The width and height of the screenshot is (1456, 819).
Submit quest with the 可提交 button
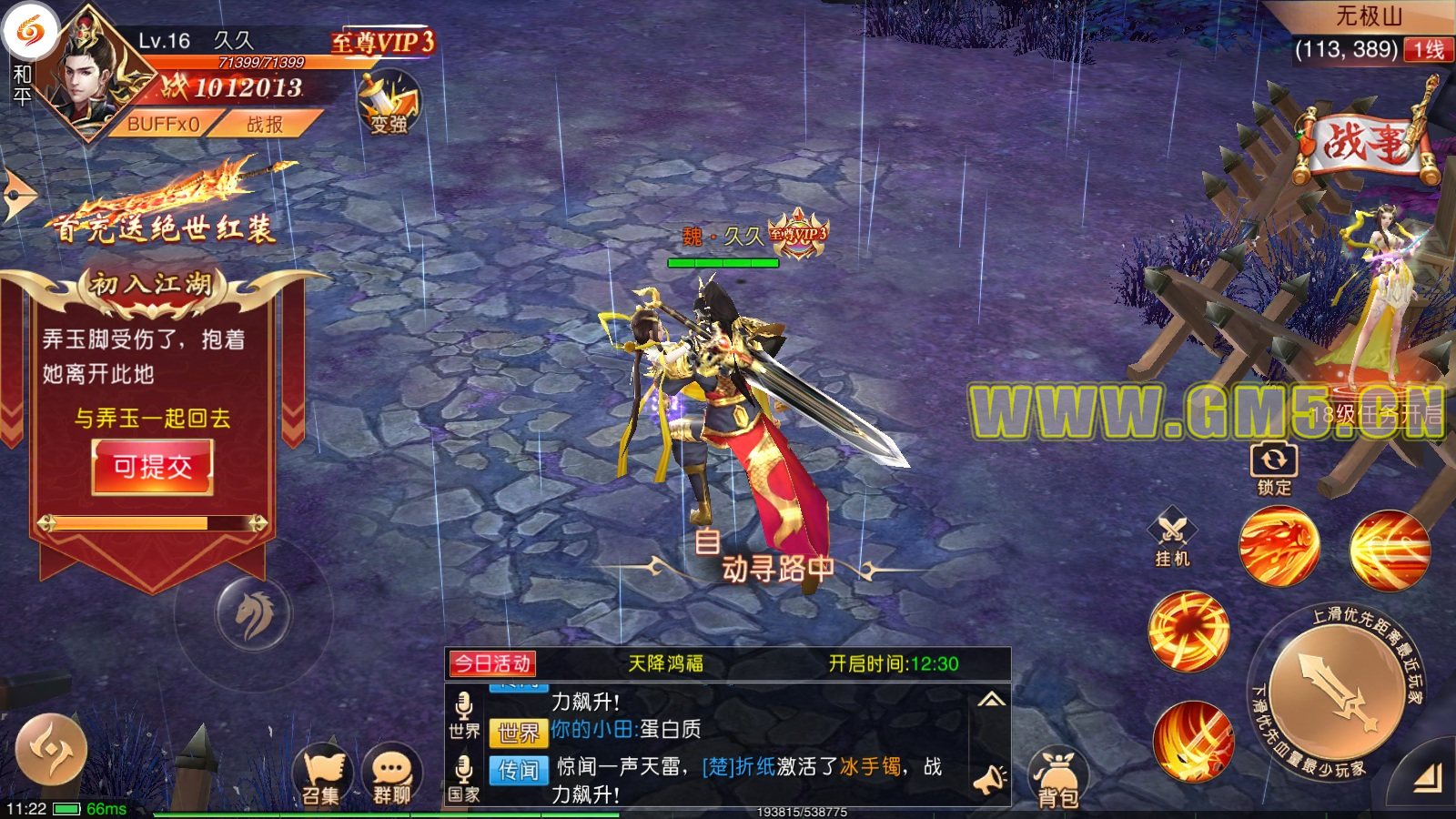click(153, 467)
